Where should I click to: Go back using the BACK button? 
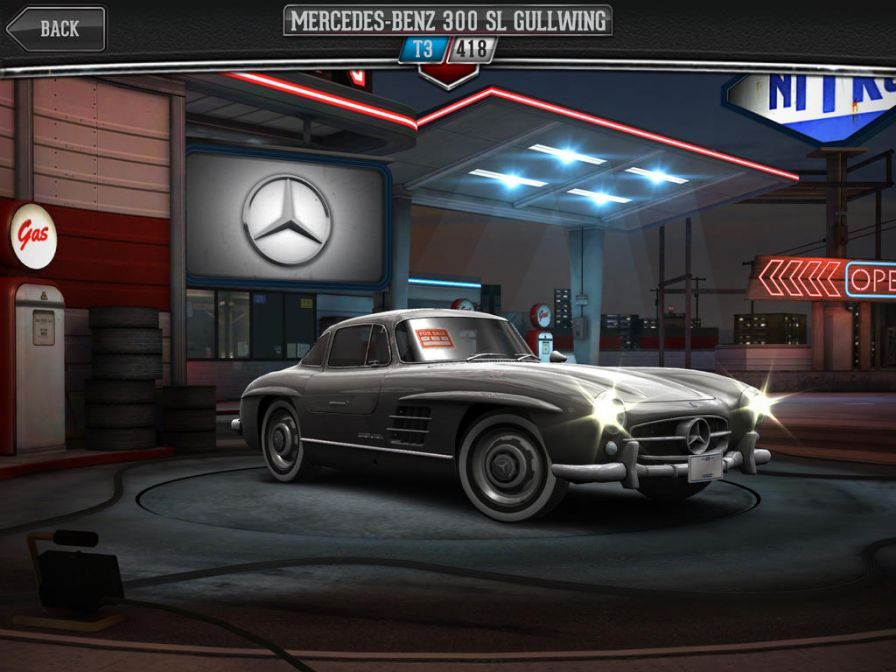click(x=56, y=29)
